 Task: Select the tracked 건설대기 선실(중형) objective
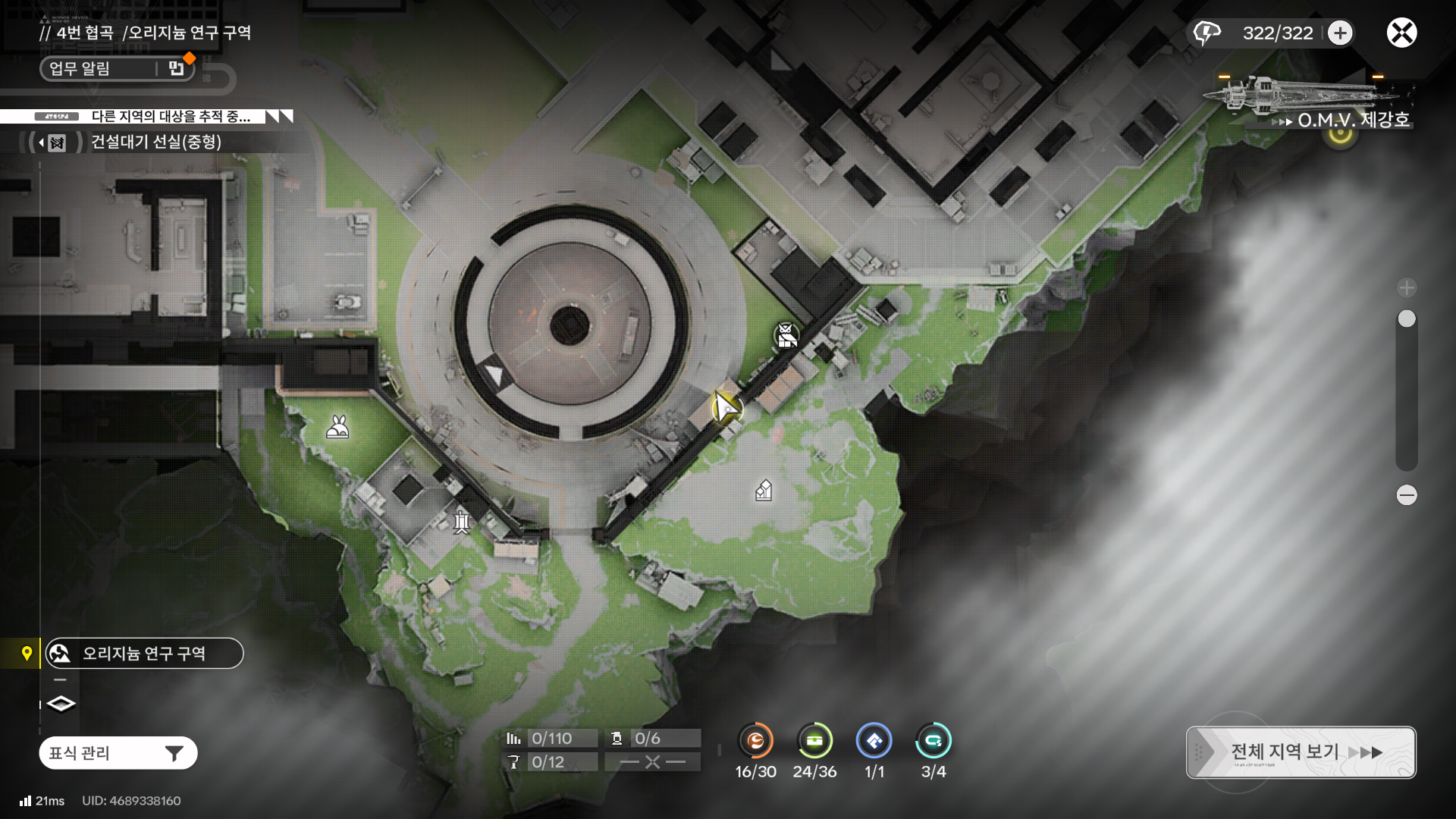[155, 142]
